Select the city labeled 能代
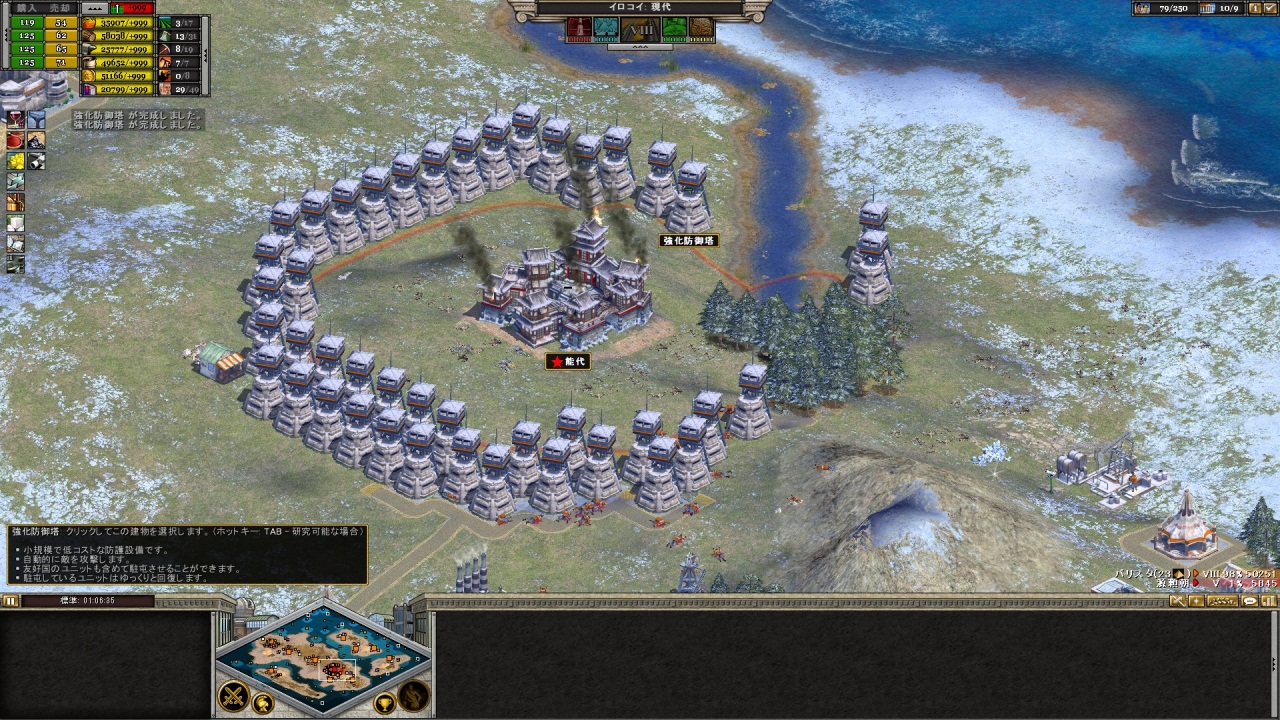 [x=567, y=361]
